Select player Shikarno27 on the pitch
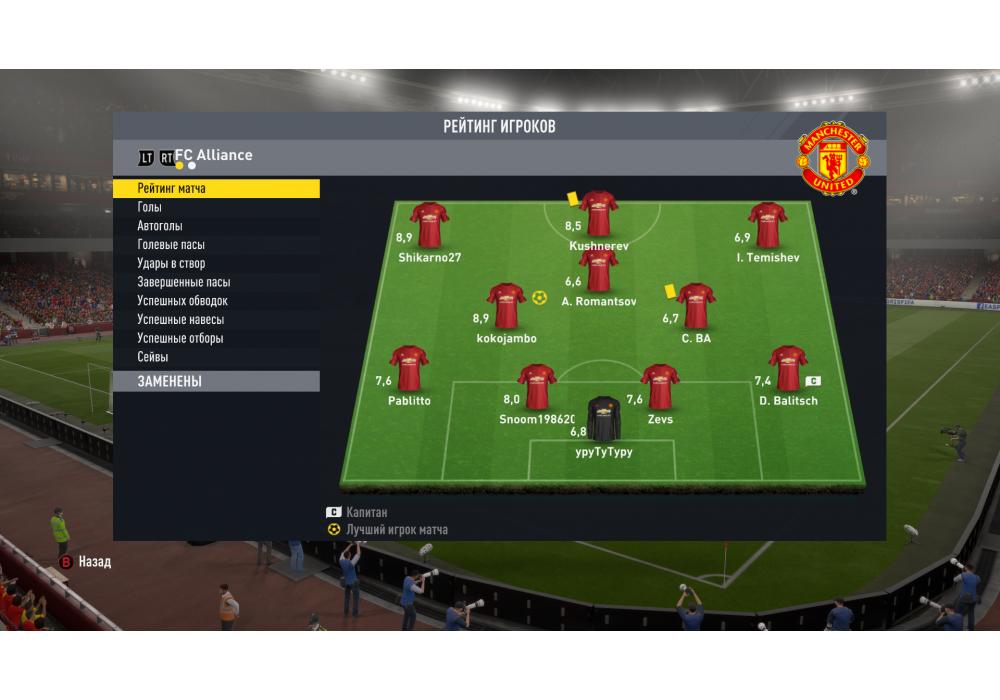The height and width of the screenshot is (700, 1000). coord(429,225)
